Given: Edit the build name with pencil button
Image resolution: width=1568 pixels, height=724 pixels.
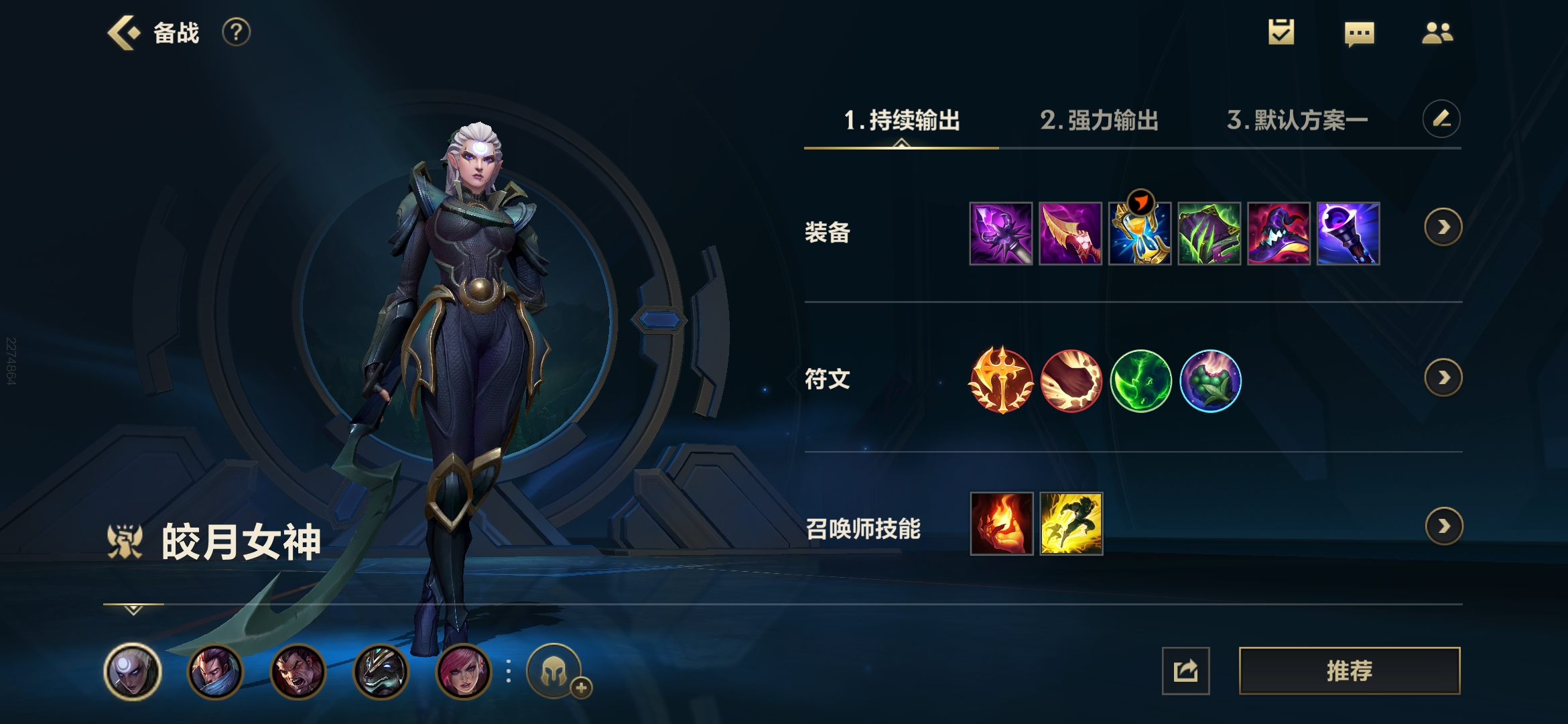Looking at the screenshot, I should [1441, 119].
